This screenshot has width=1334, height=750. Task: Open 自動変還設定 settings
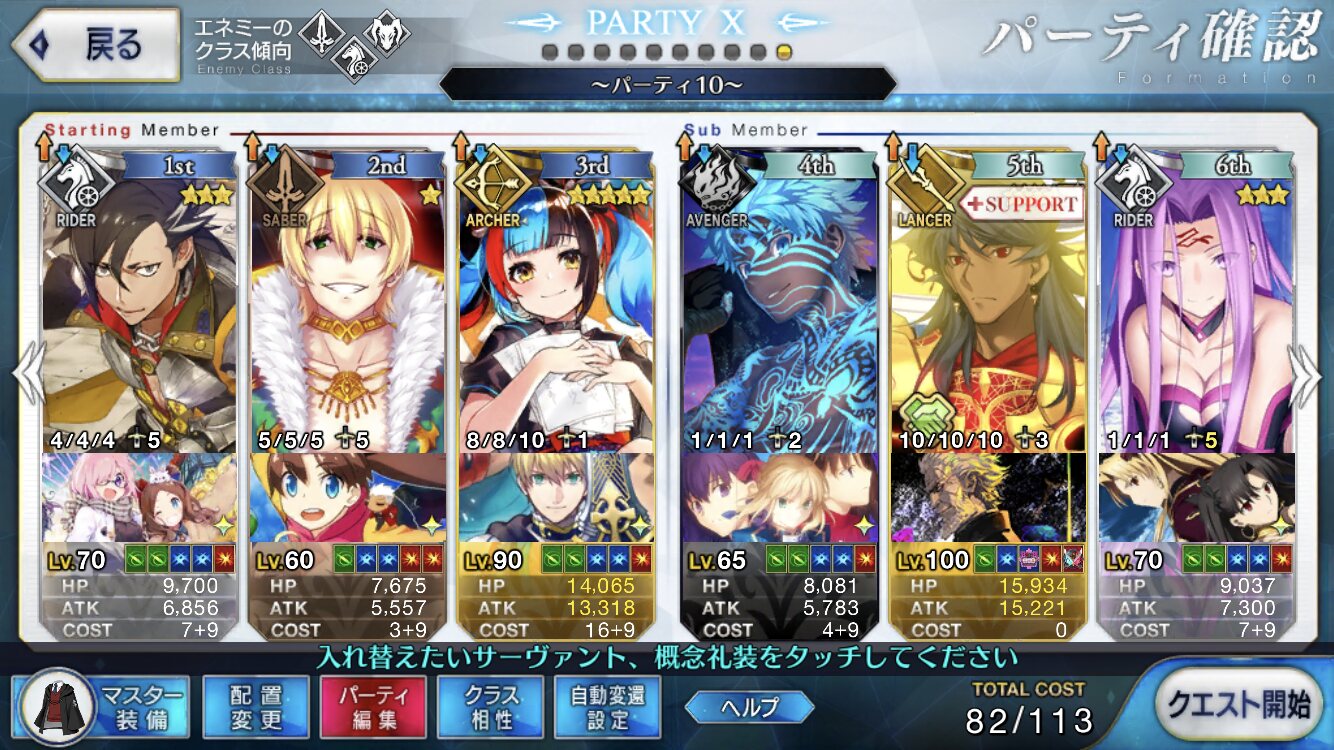point(607,706)
